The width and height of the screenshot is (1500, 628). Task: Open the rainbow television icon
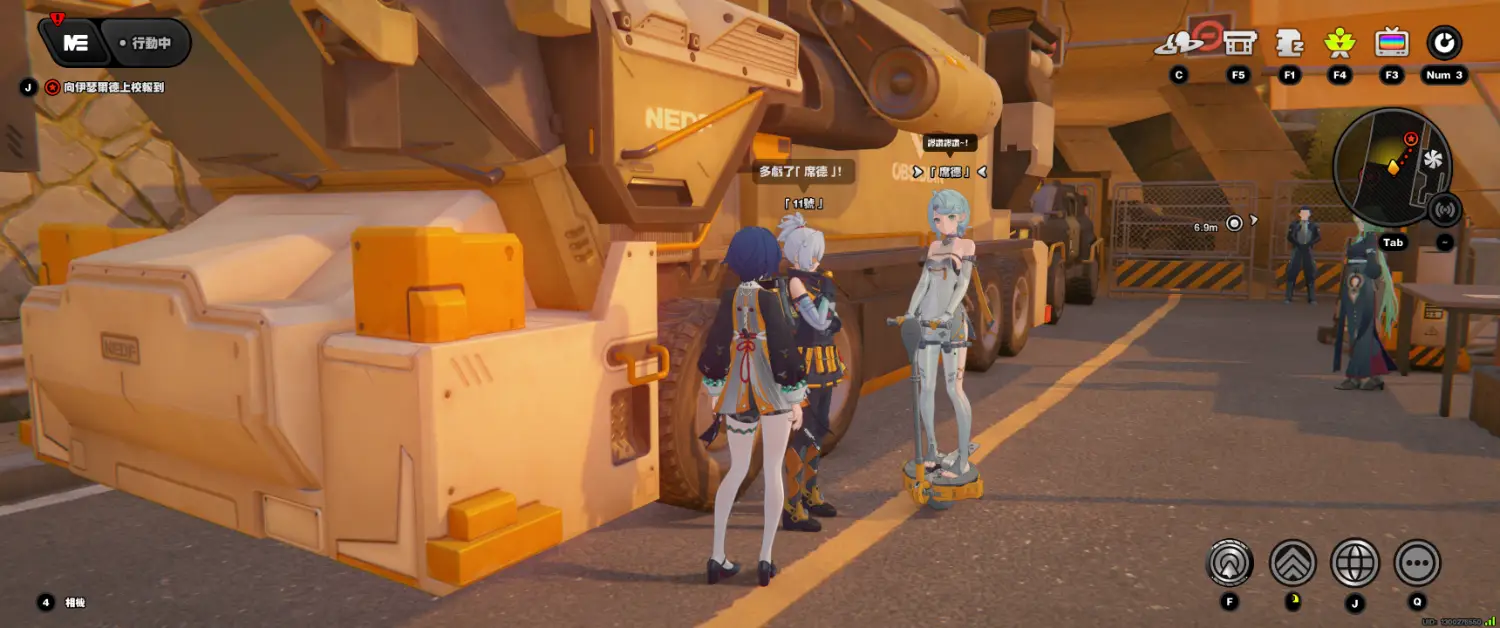(x=1392, y=43)
